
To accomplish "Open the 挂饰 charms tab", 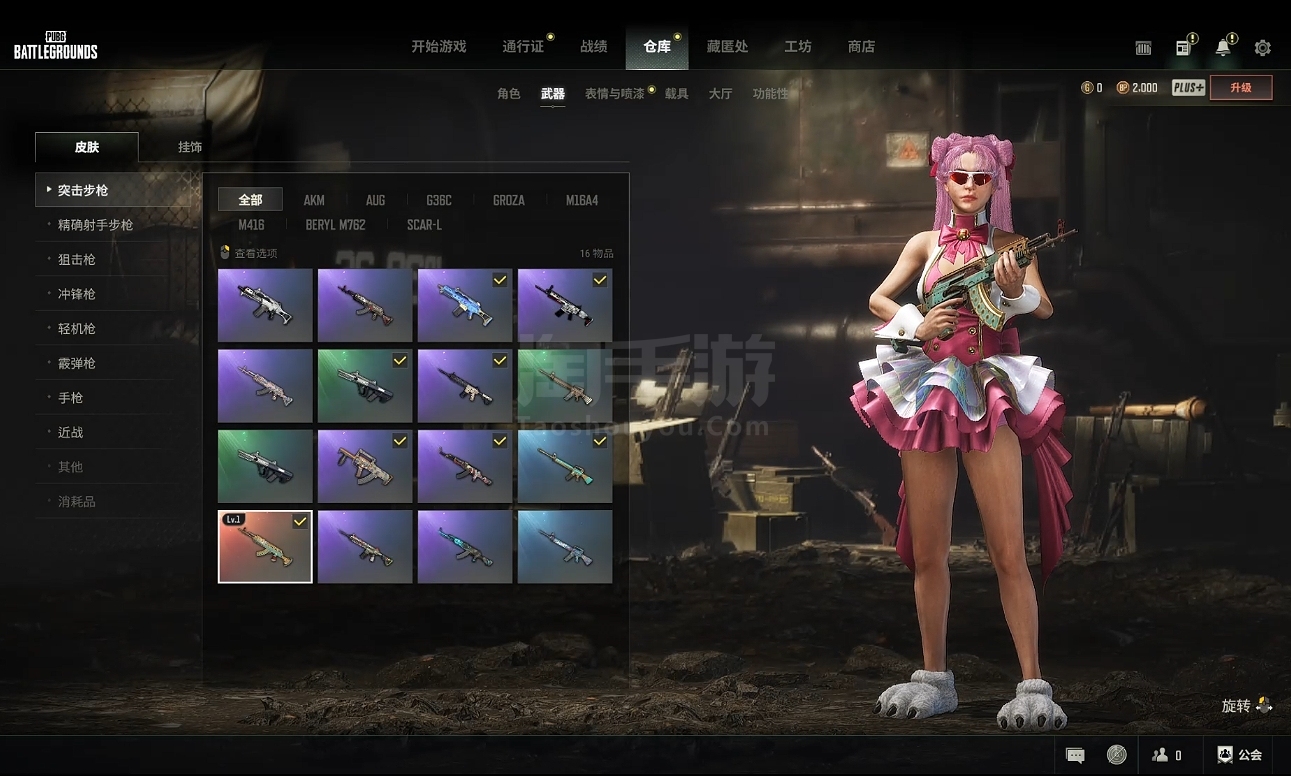I will tap(190, 147).
